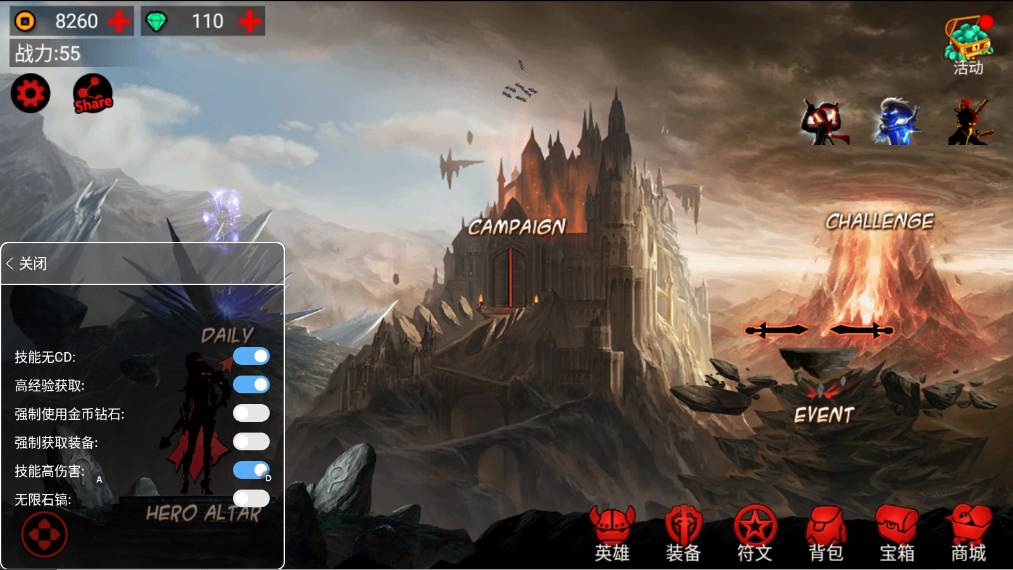Open the 宝箱 treasure chest menu
Screen dimensions: 1013x570
click(x=897, y=532)
